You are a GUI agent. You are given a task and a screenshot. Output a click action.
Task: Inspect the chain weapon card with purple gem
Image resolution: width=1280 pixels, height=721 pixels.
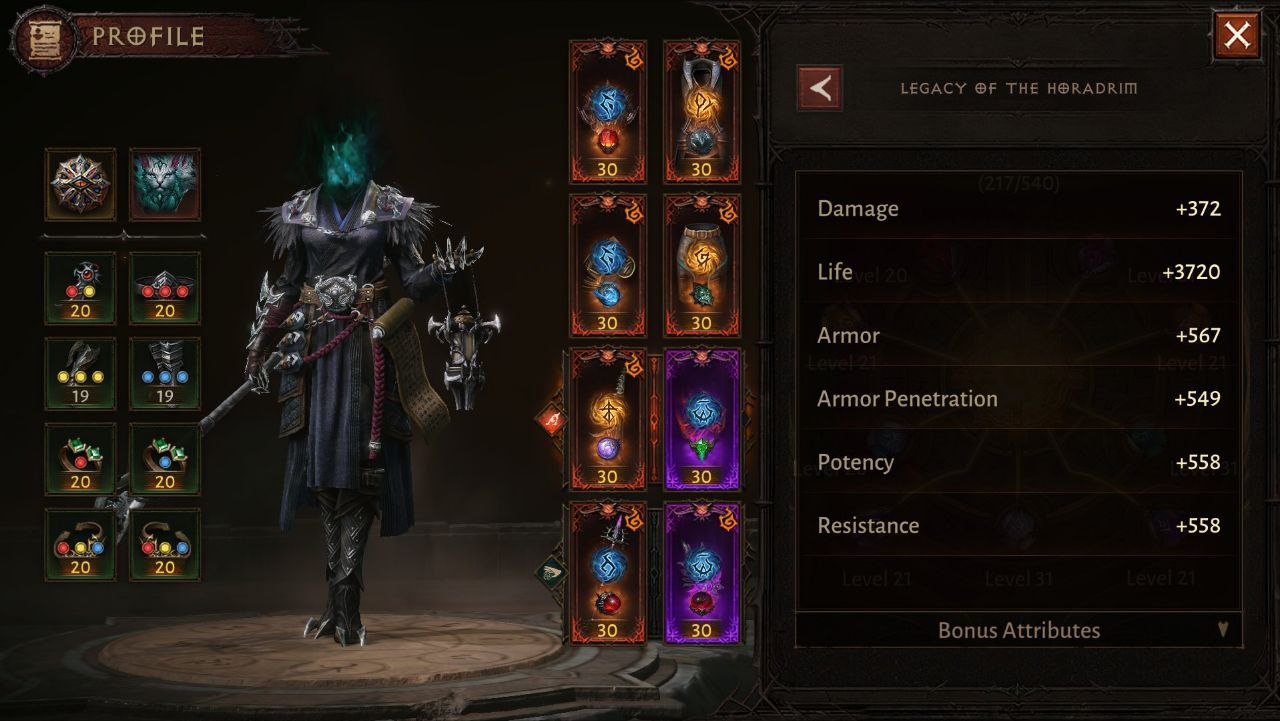[x=607, y=419]
